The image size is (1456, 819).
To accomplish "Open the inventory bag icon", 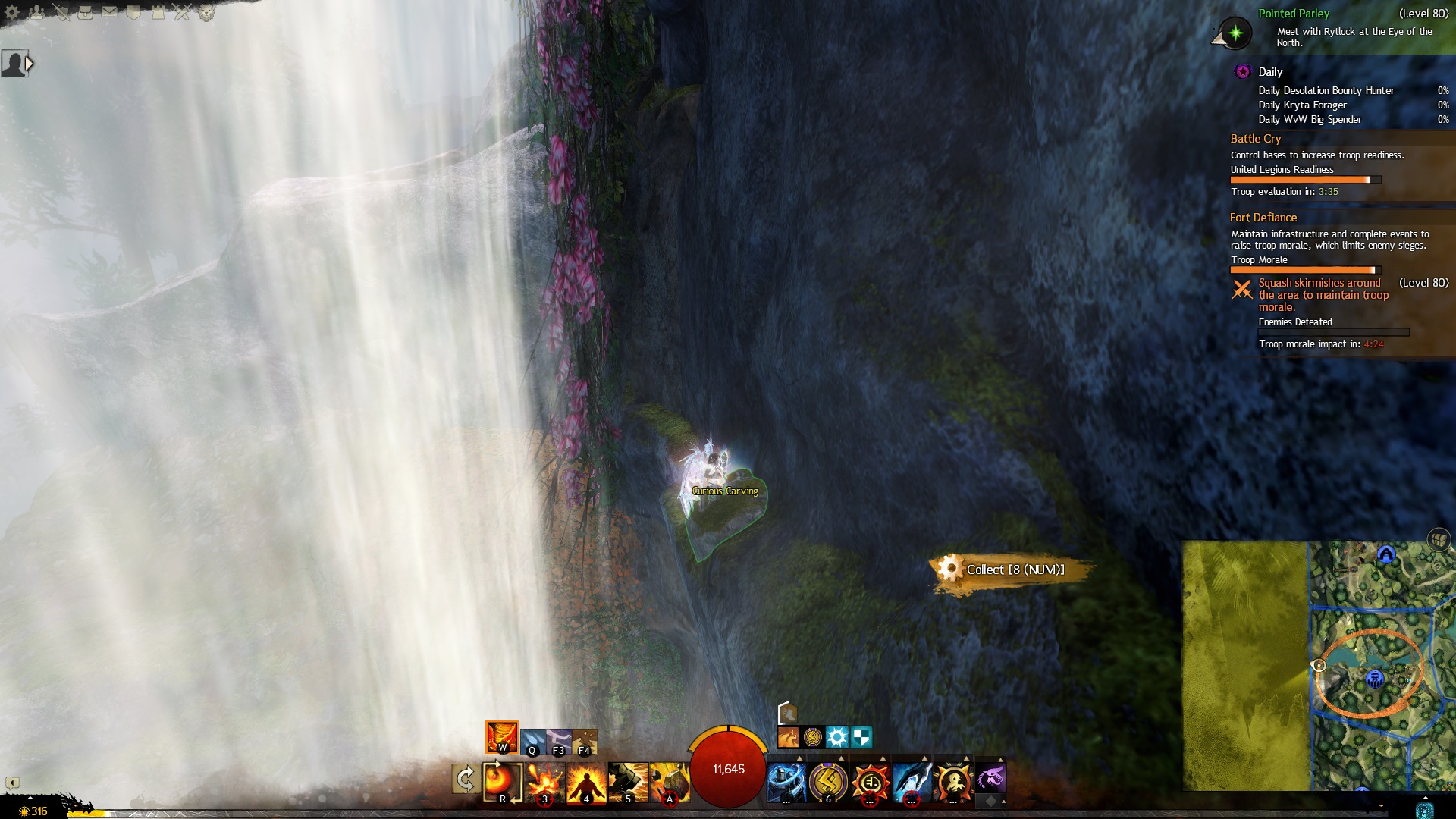I will 85,12.
